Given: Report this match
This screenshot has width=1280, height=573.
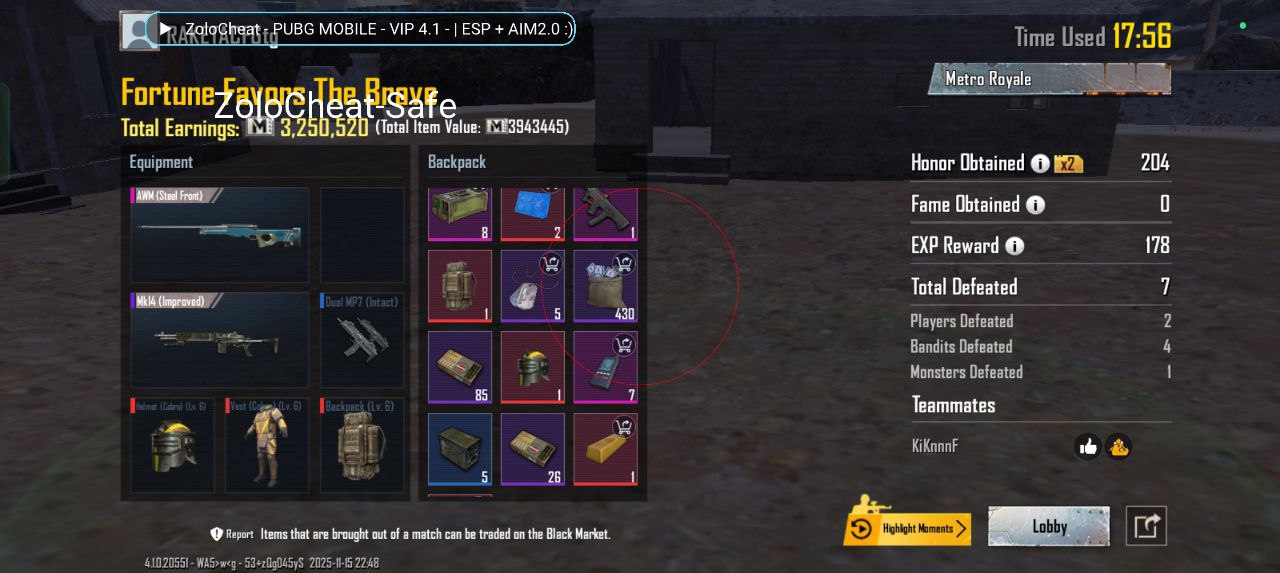Looking at the screenshot, I should 232,534.
